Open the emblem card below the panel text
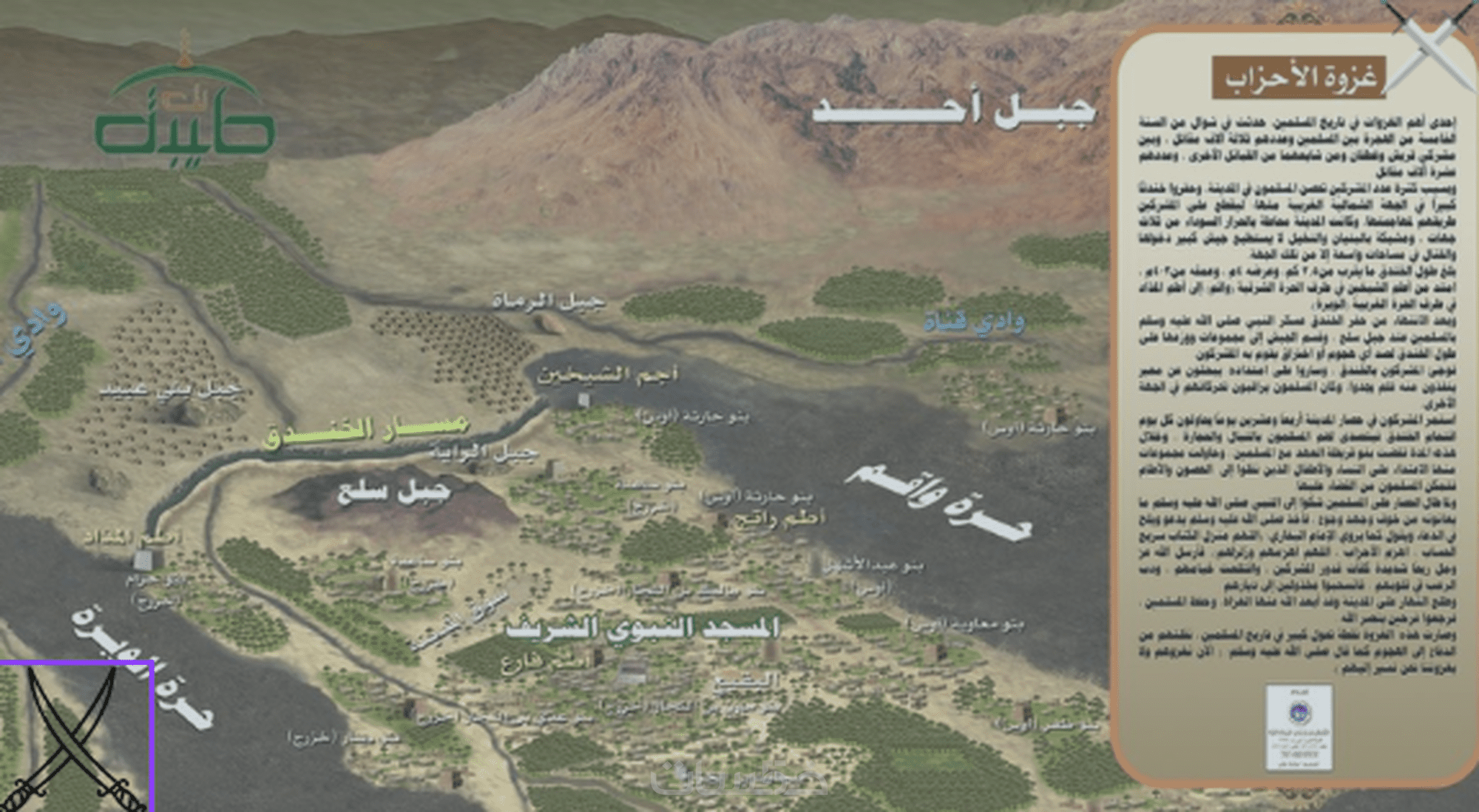The width and height of the screenshot is (1479, 812). pos(1299,726)
